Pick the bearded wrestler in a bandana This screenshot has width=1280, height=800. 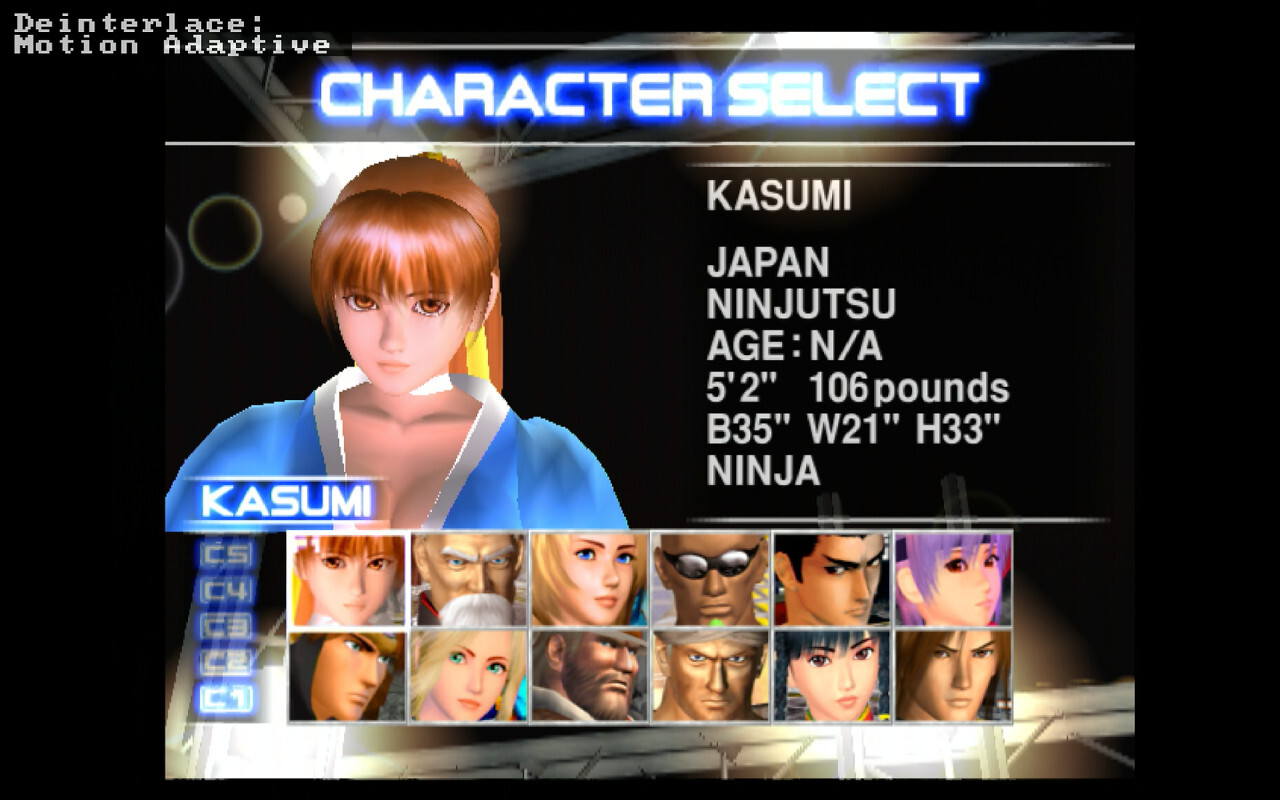[590, 676]
